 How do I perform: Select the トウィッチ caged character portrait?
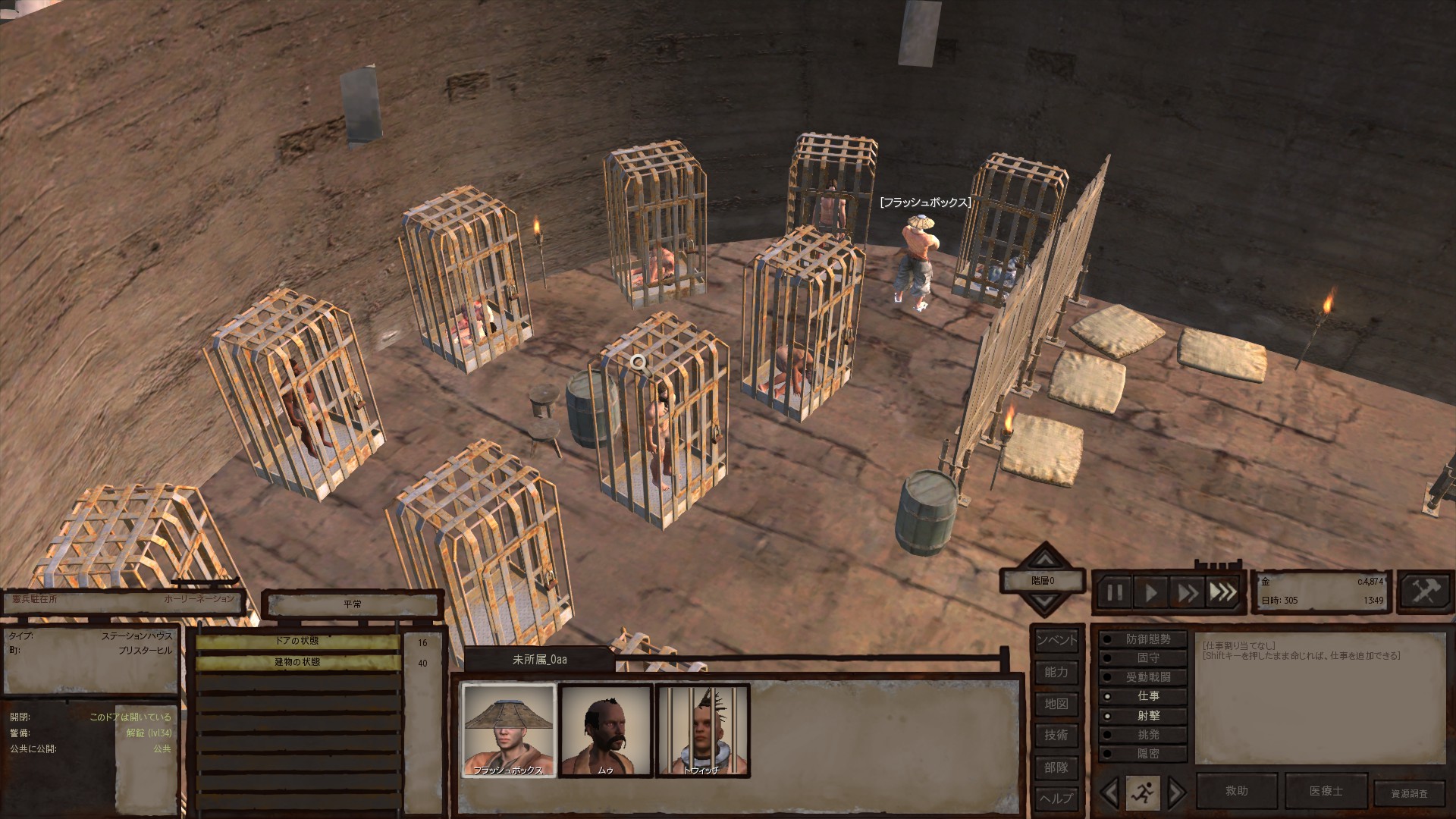tap(702, 730)
